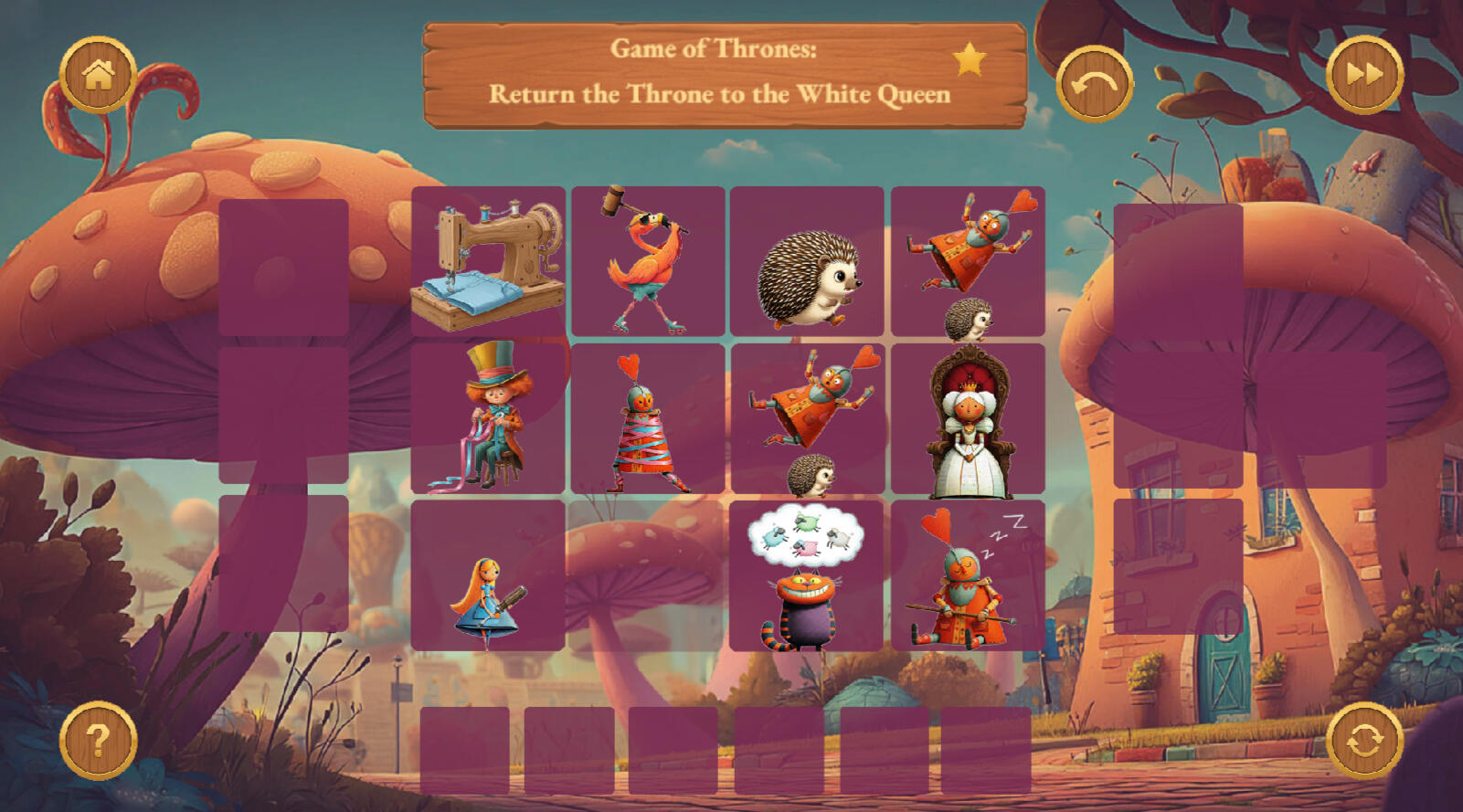Click the White Queen on throne tile
Image resolution: width=1463 pixels, height=812 pixels.
point(968,419)
